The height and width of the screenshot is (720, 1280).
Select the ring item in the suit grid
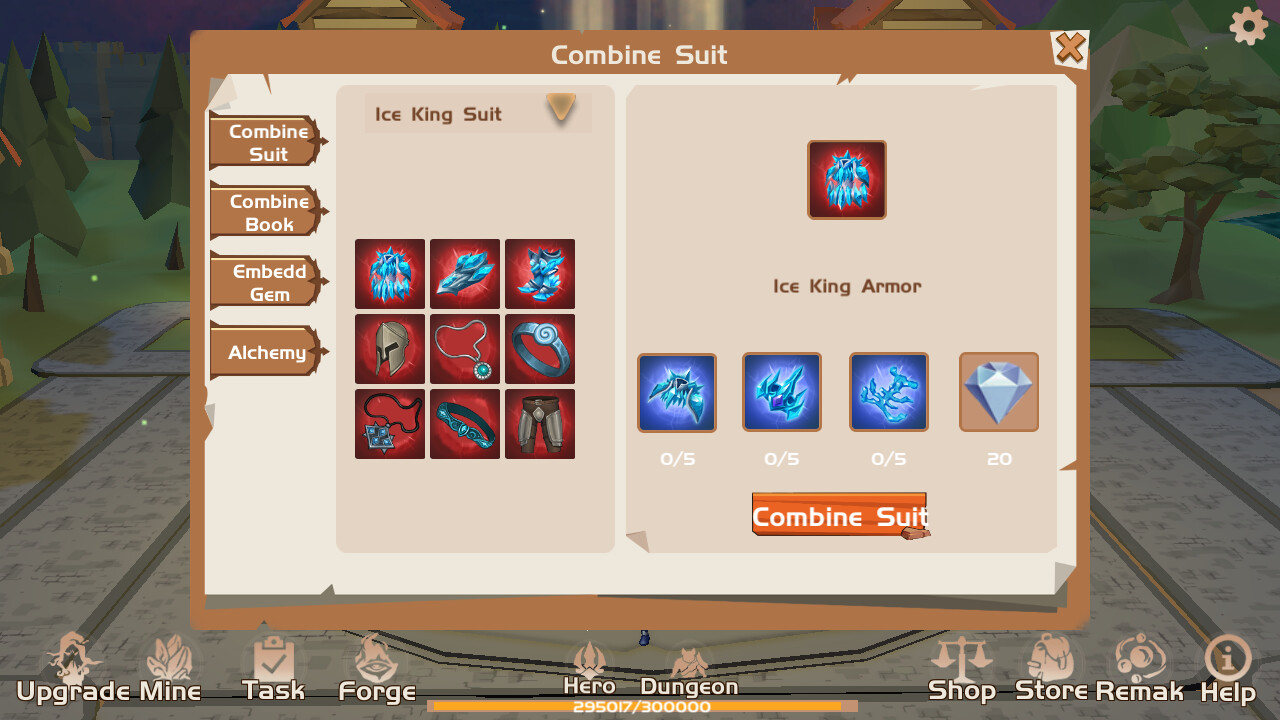click(x=540, y=349)
